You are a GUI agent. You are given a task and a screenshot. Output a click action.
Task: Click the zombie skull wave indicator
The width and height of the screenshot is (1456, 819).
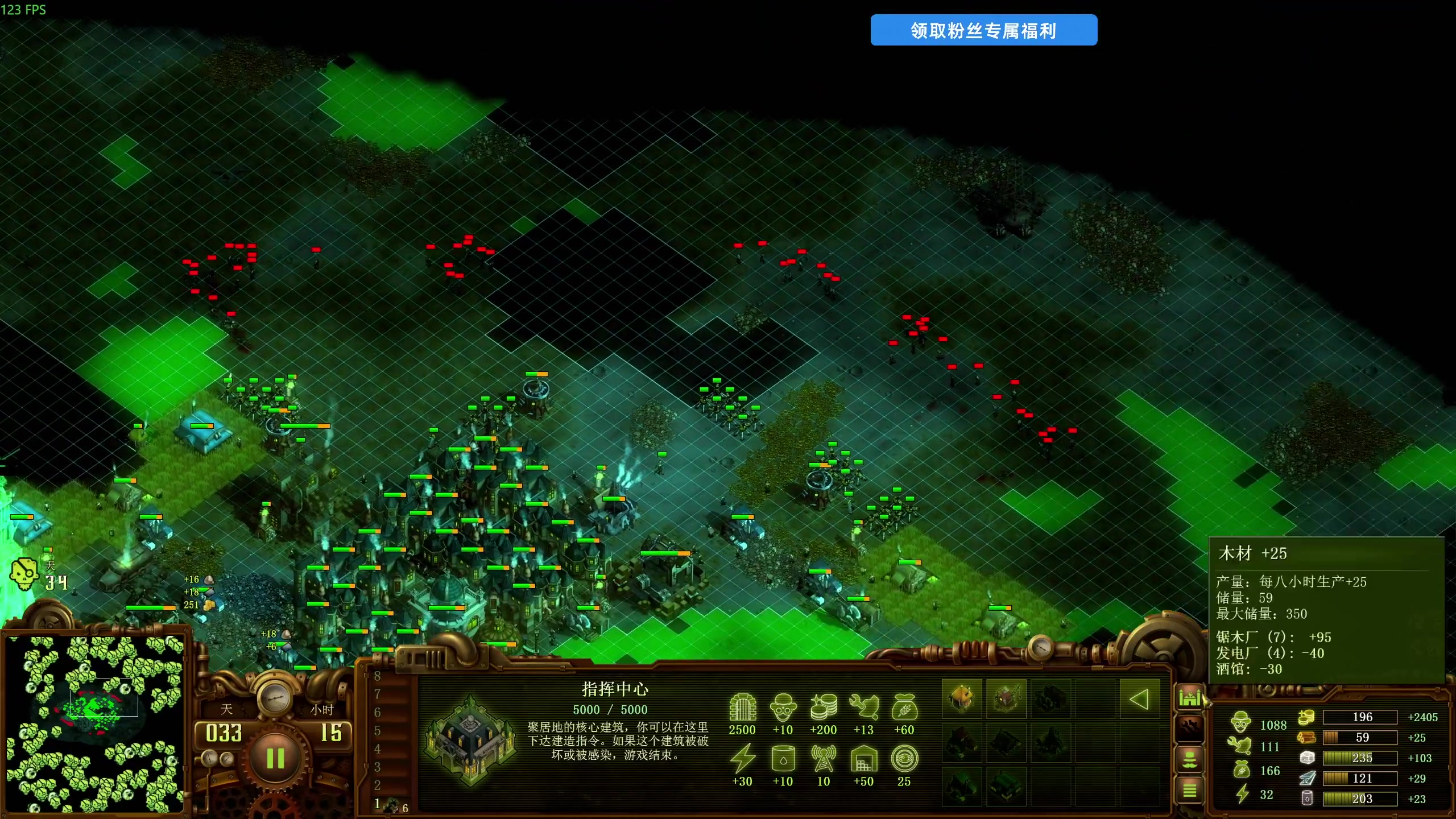pos(24,574)
